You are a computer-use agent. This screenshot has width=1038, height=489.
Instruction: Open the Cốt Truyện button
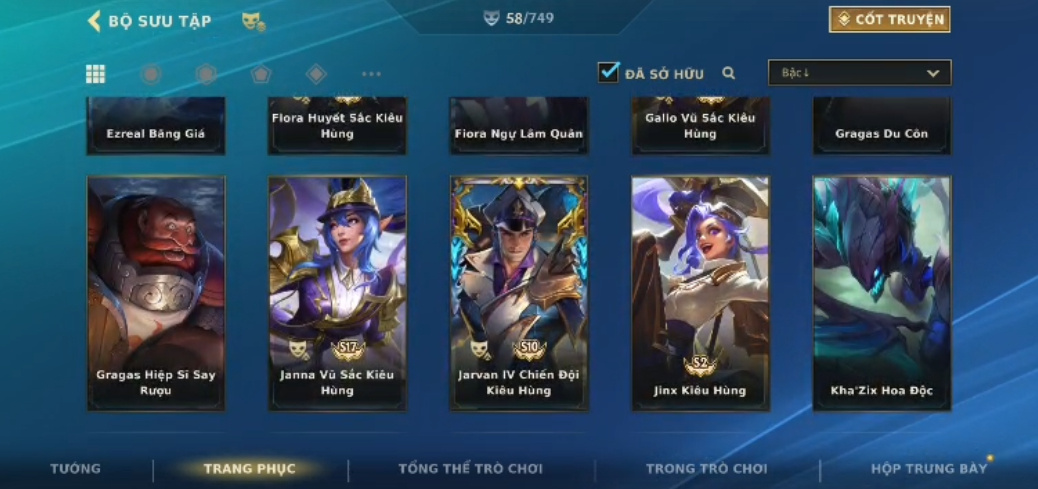(x=889, y=19)
